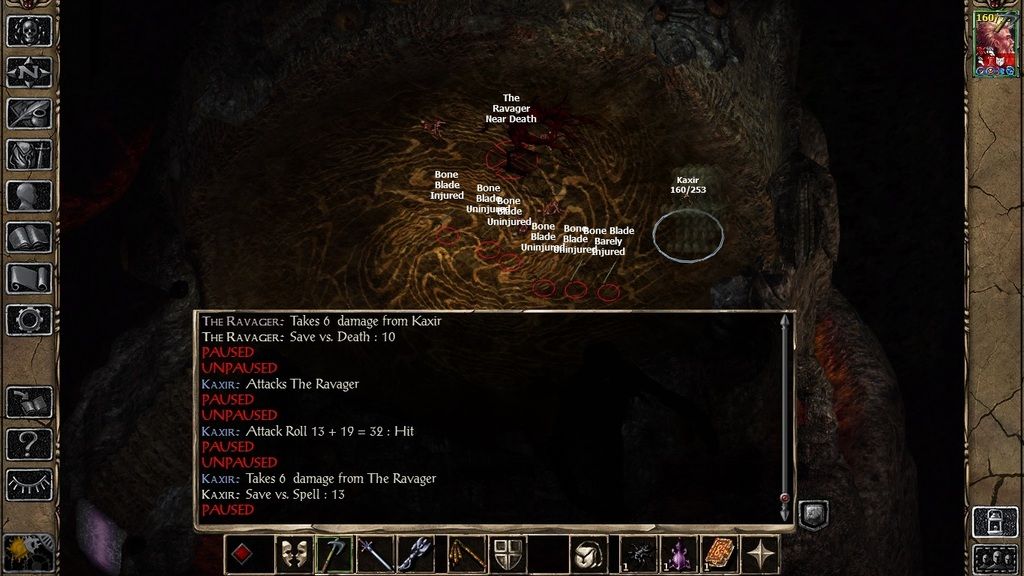Toggle the closed-eye hide interface button
This screenshot has height=576, width=1024.
tap(29, 485)
